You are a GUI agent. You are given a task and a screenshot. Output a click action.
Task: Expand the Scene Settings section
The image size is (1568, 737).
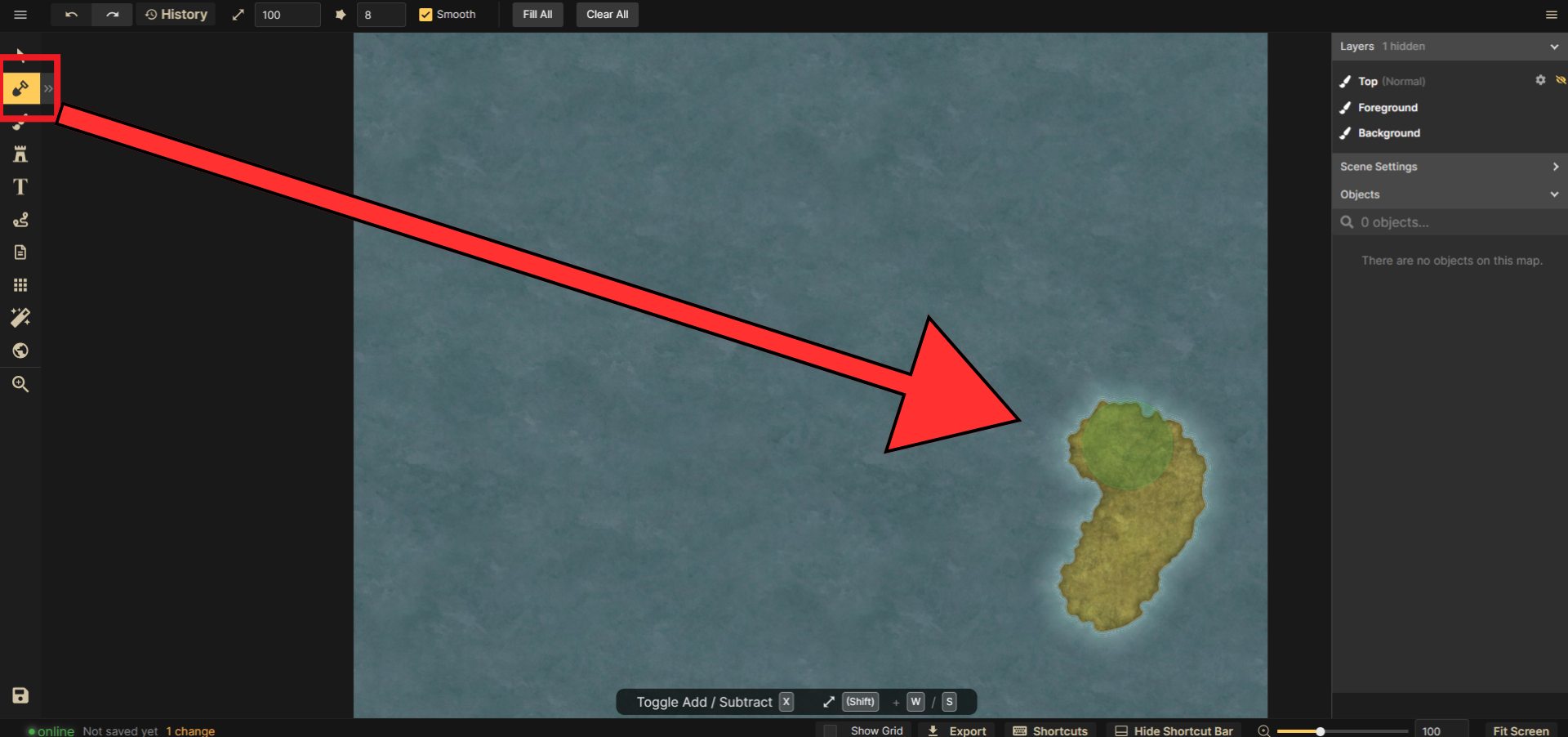[1449, 167]
